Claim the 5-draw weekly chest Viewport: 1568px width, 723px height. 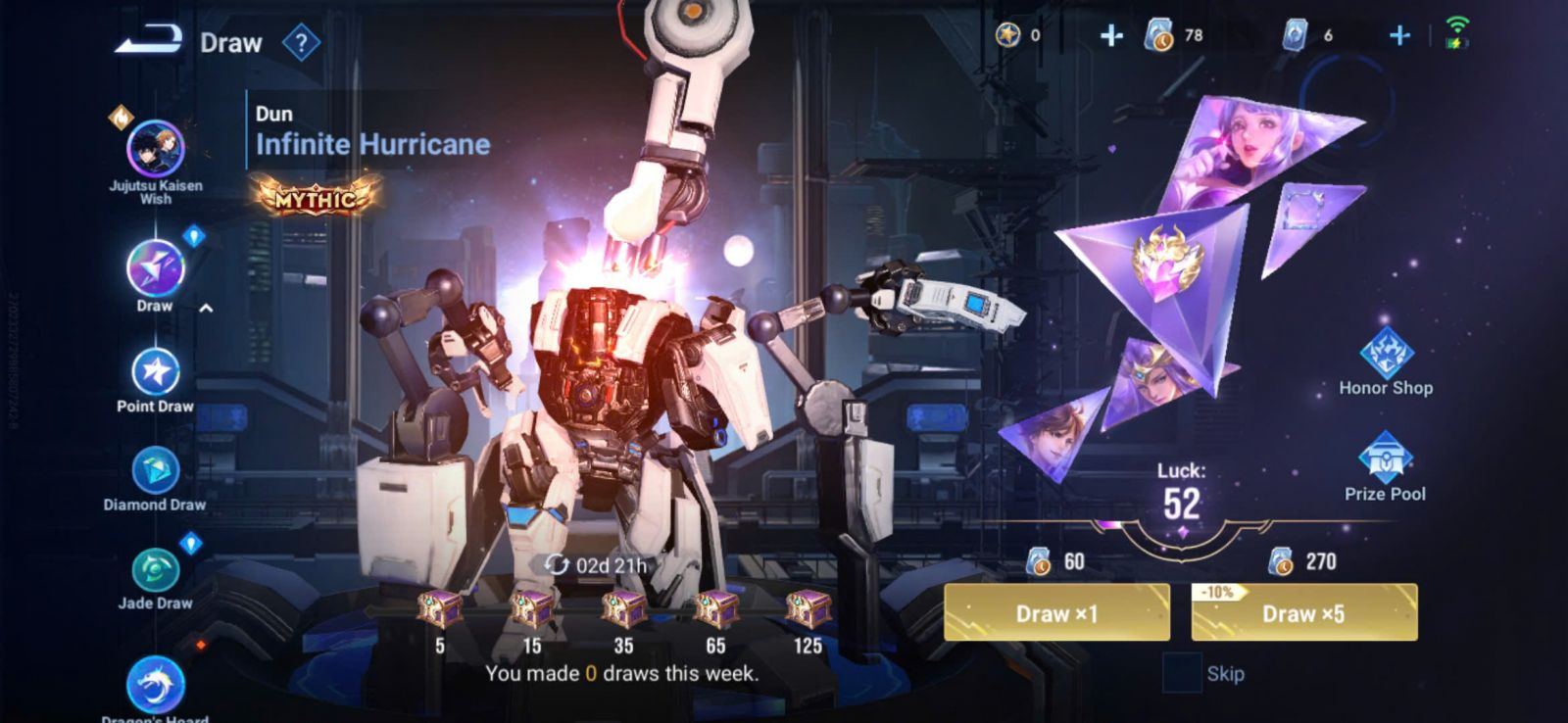click(x=440, y=610)
